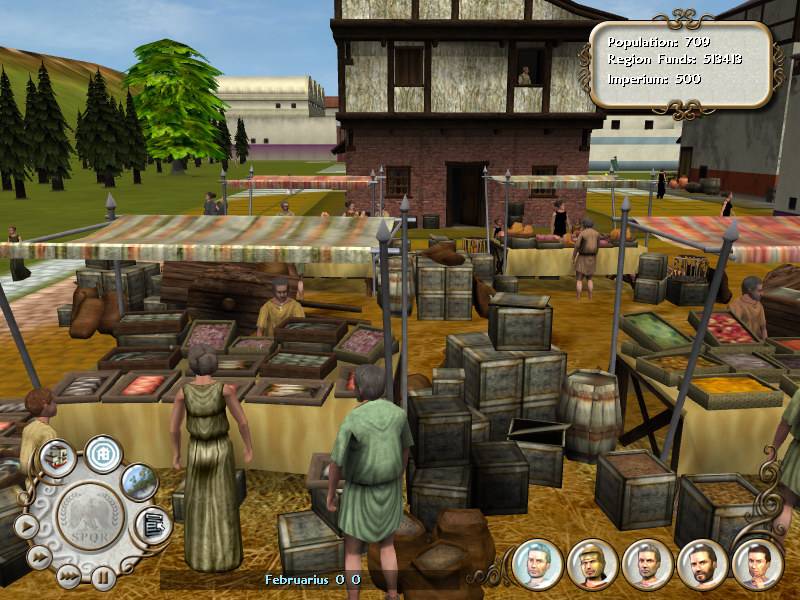
Task: Select the grey-haired advisor on blue background
Action: pos(535,564)
